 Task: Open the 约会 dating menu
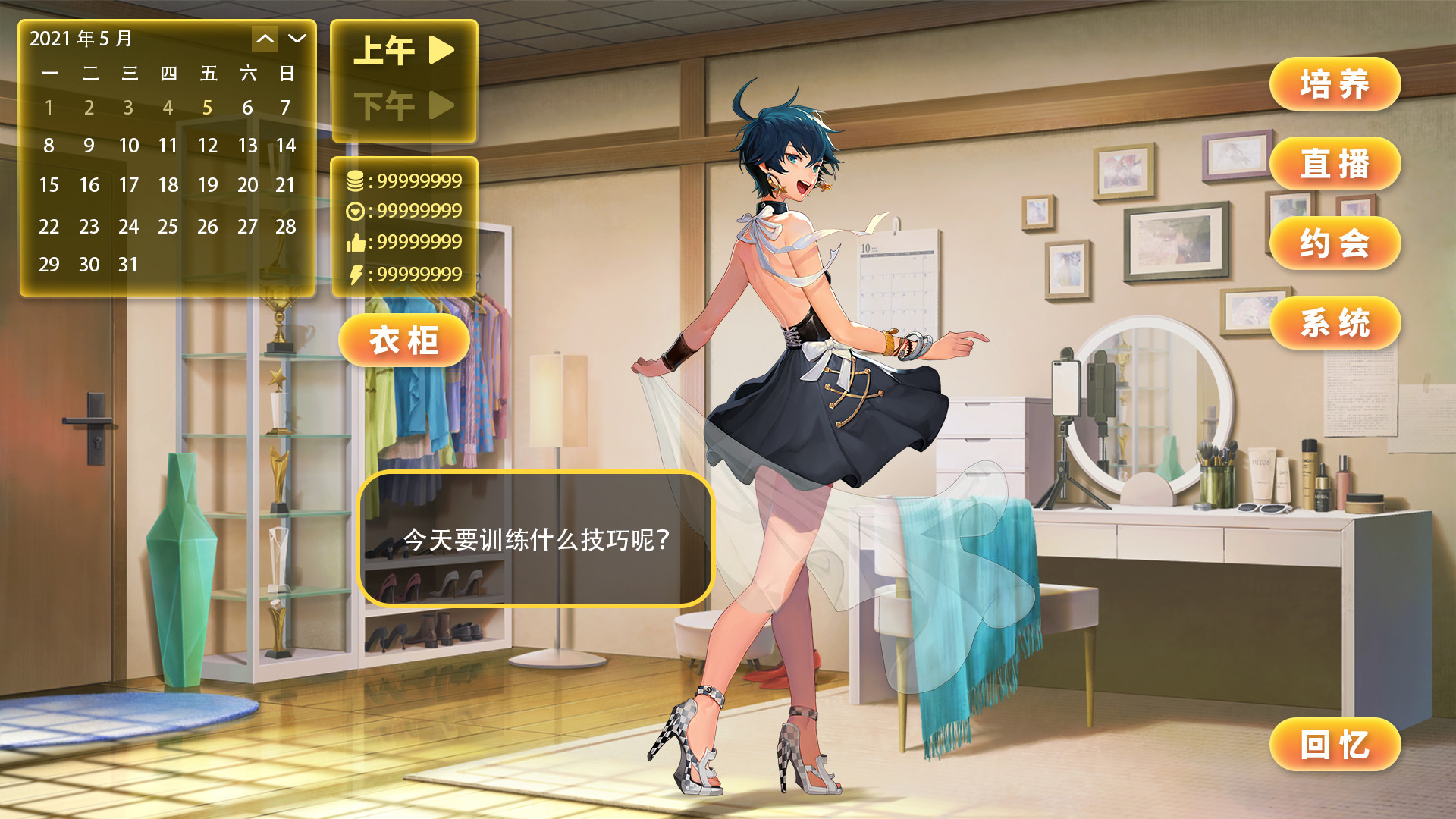click(1335, 243)
